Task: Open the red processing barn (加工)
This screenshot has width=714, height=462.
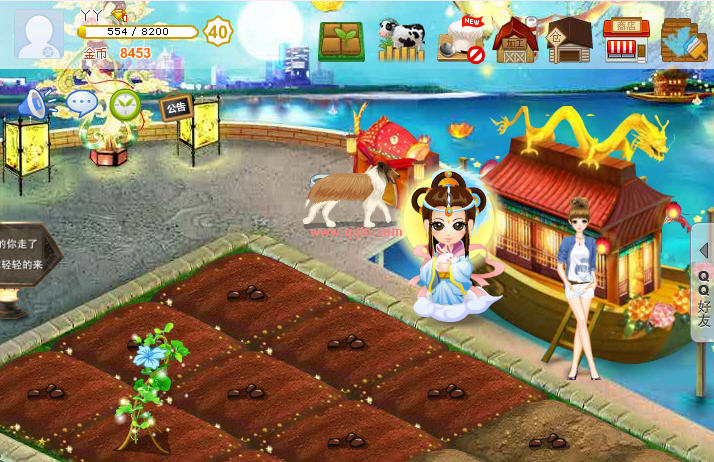Action: pos(516,40)
